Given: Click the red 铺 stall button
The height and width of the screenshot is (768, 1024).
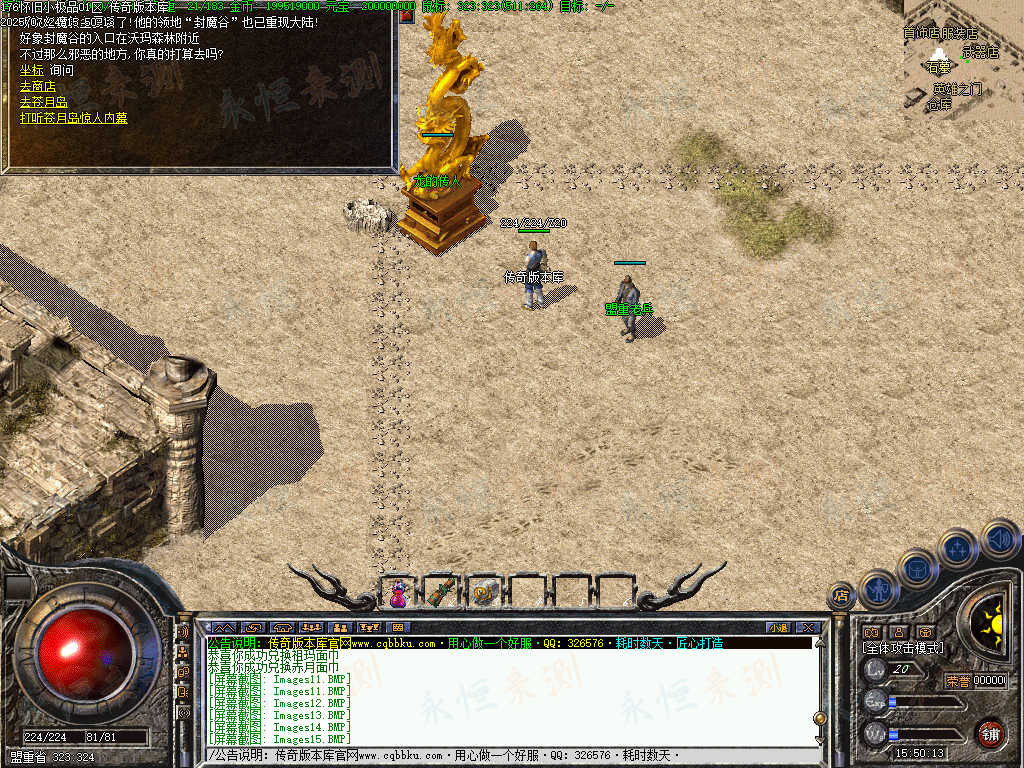Looking at the screenshot, I should click(x=990, y=733).
